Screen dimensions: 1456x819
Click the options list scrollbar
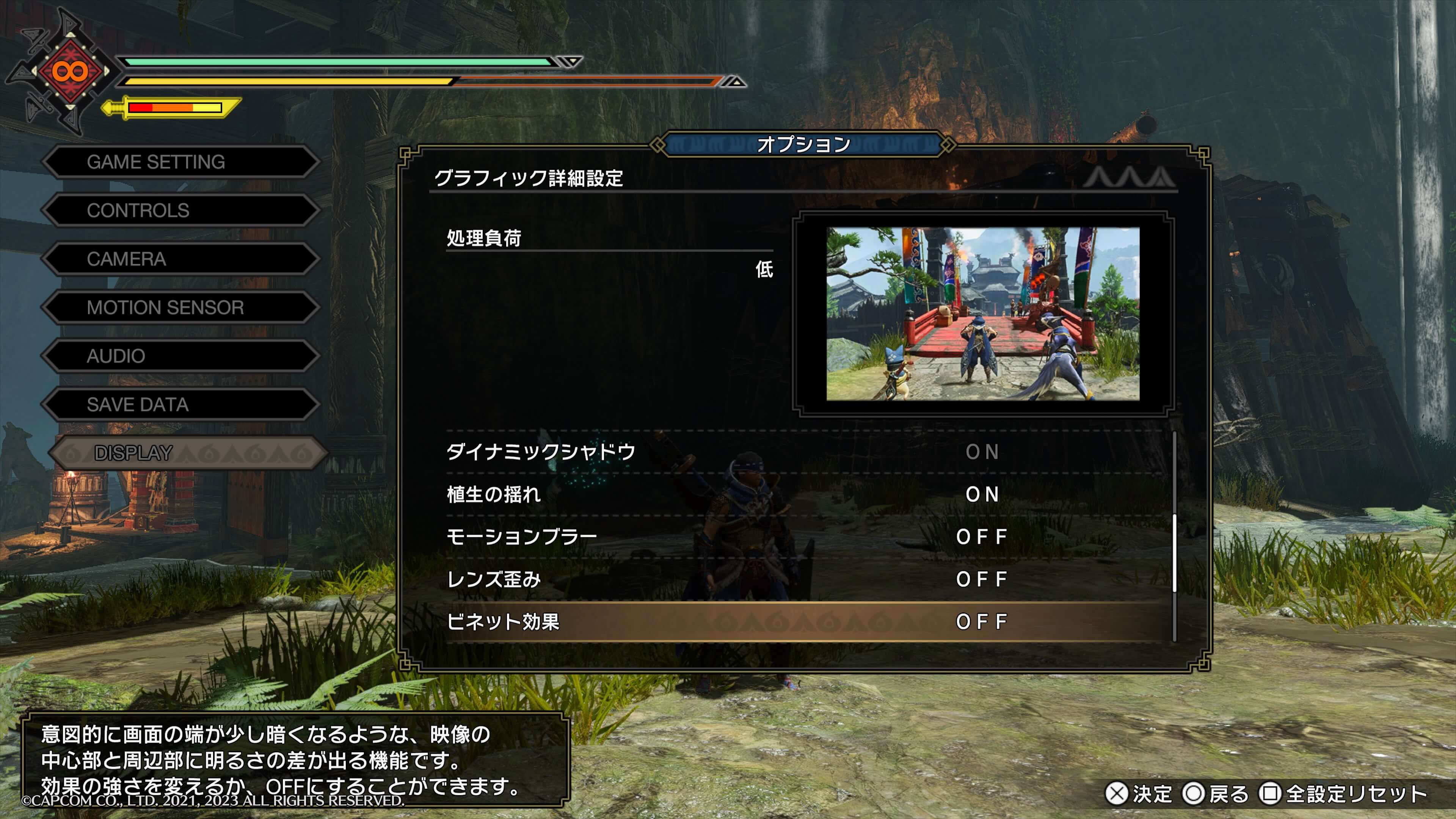(x=1175, y=554)
